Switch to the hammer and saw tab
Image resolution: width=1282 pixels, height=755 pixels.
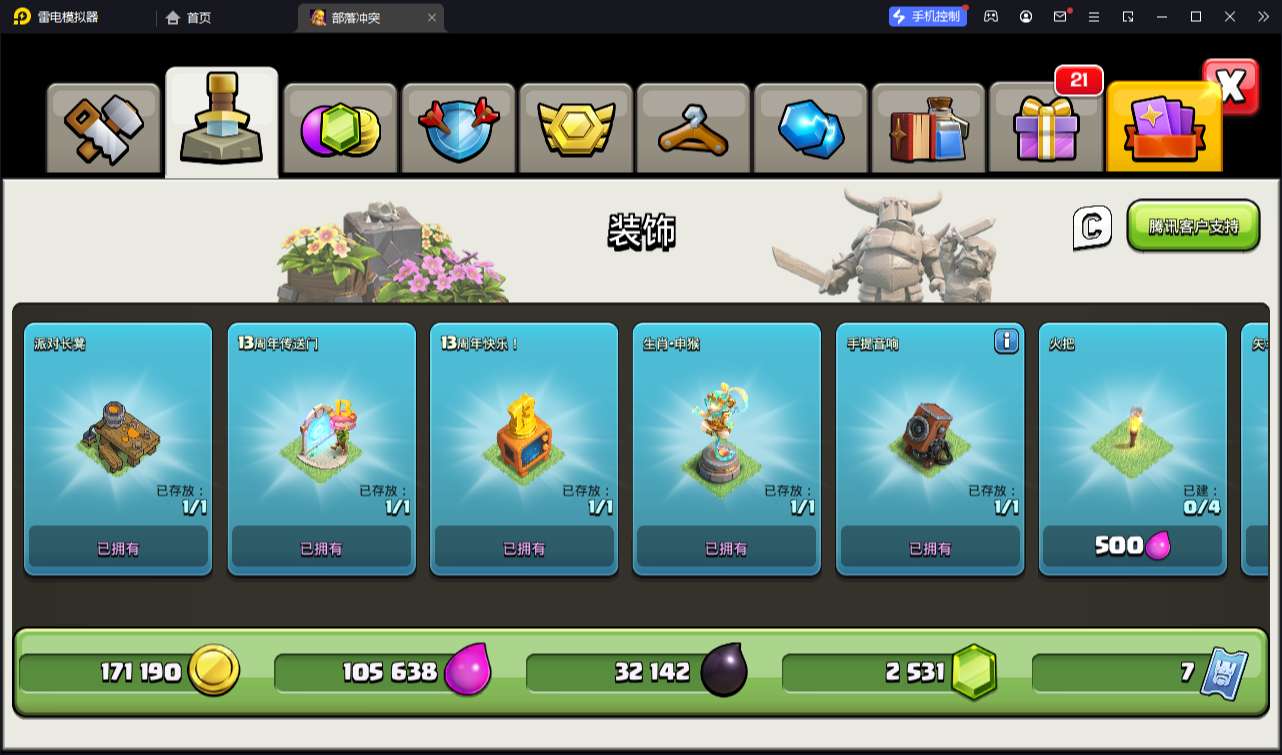(x=104, y=129)
